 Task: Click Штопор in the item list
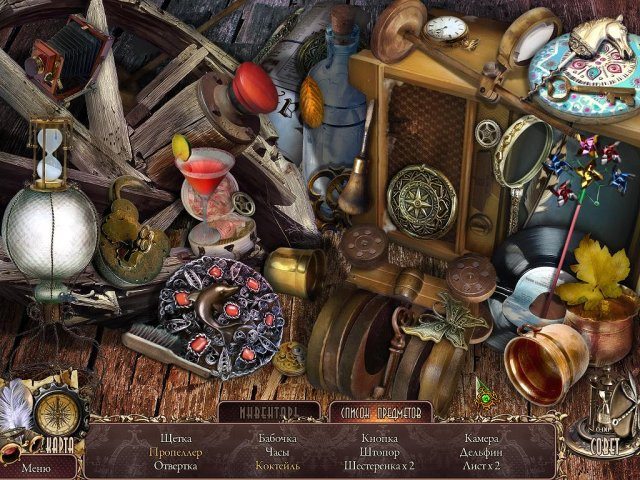pos(379,452)
